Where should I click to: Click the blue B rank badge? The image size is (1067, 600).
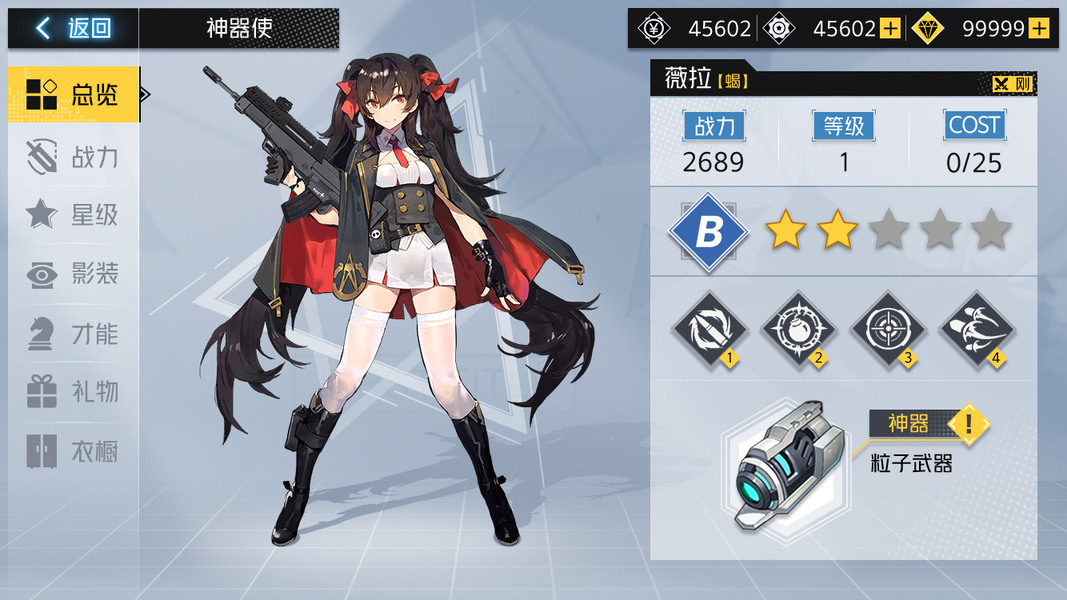click(x=709, y=232)
